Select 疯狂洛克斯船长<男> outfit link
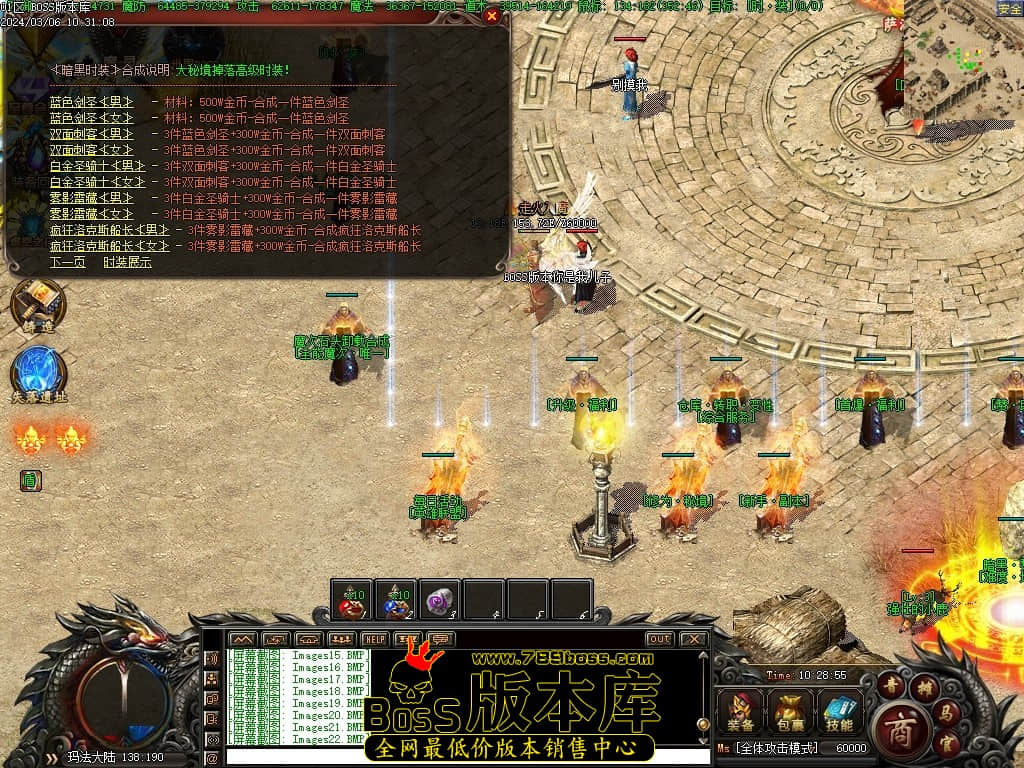This screenshot has height=768, width=1024. click(x=109, y=230)
